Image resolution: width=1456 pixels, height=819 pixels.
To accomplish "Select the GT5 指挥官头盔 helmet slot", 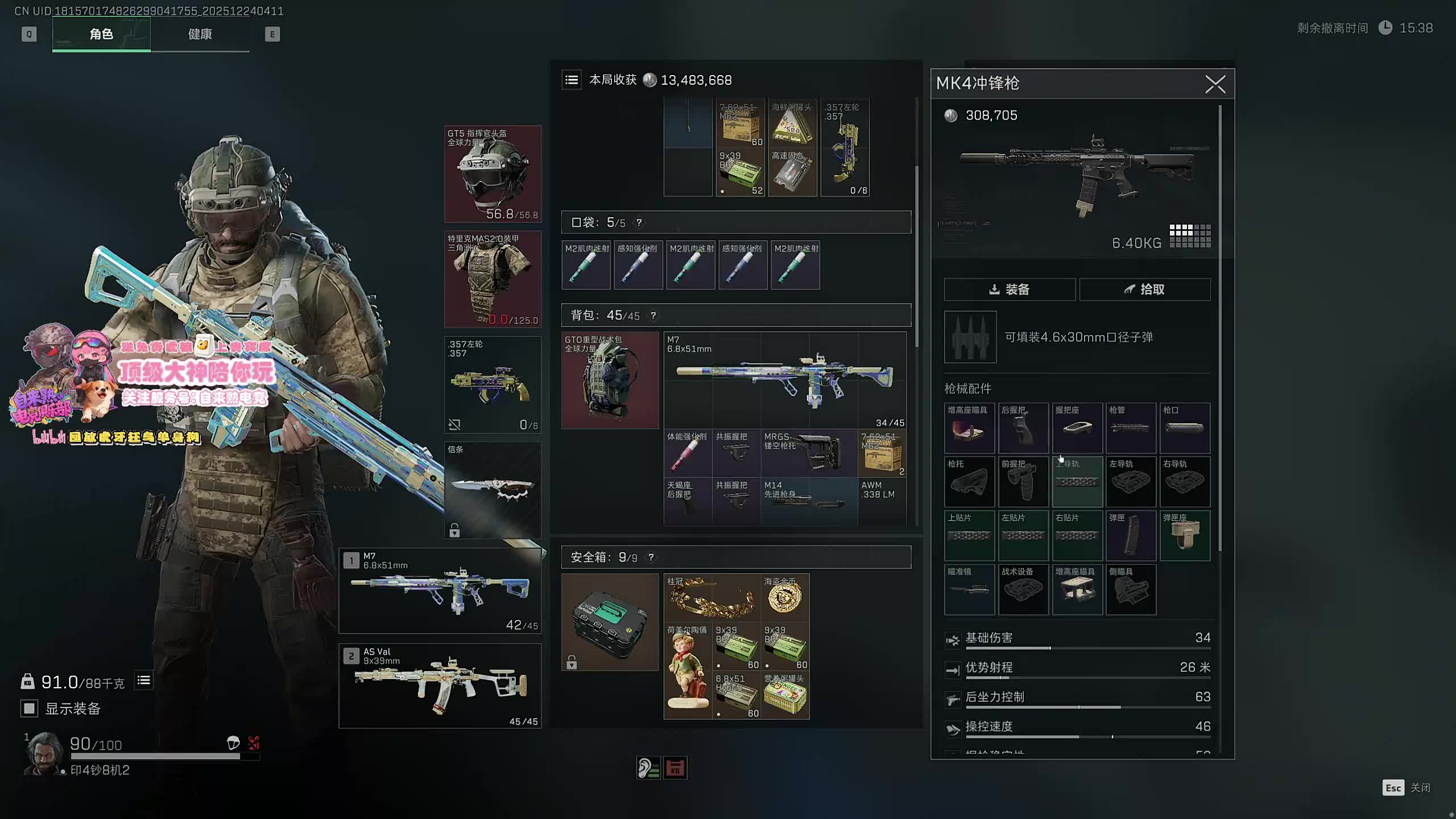I will pos(493,174).
